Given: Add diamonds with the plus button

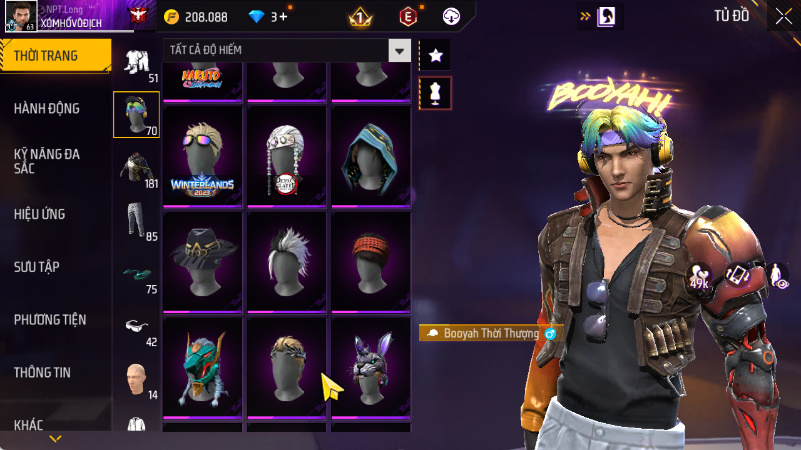Looking at the screenshot, I should click(x=284, y=17).
